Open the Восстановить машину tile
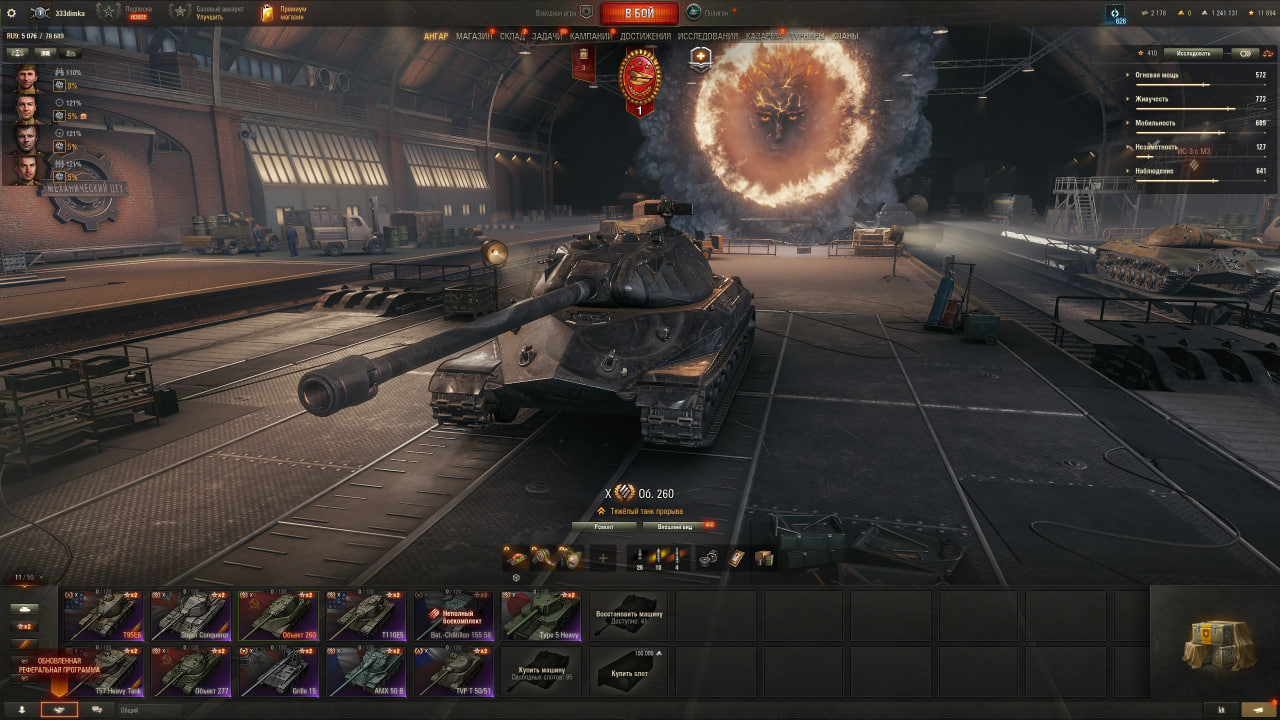This screenshot has width=1280, height=720. click(x=628, y=615)
